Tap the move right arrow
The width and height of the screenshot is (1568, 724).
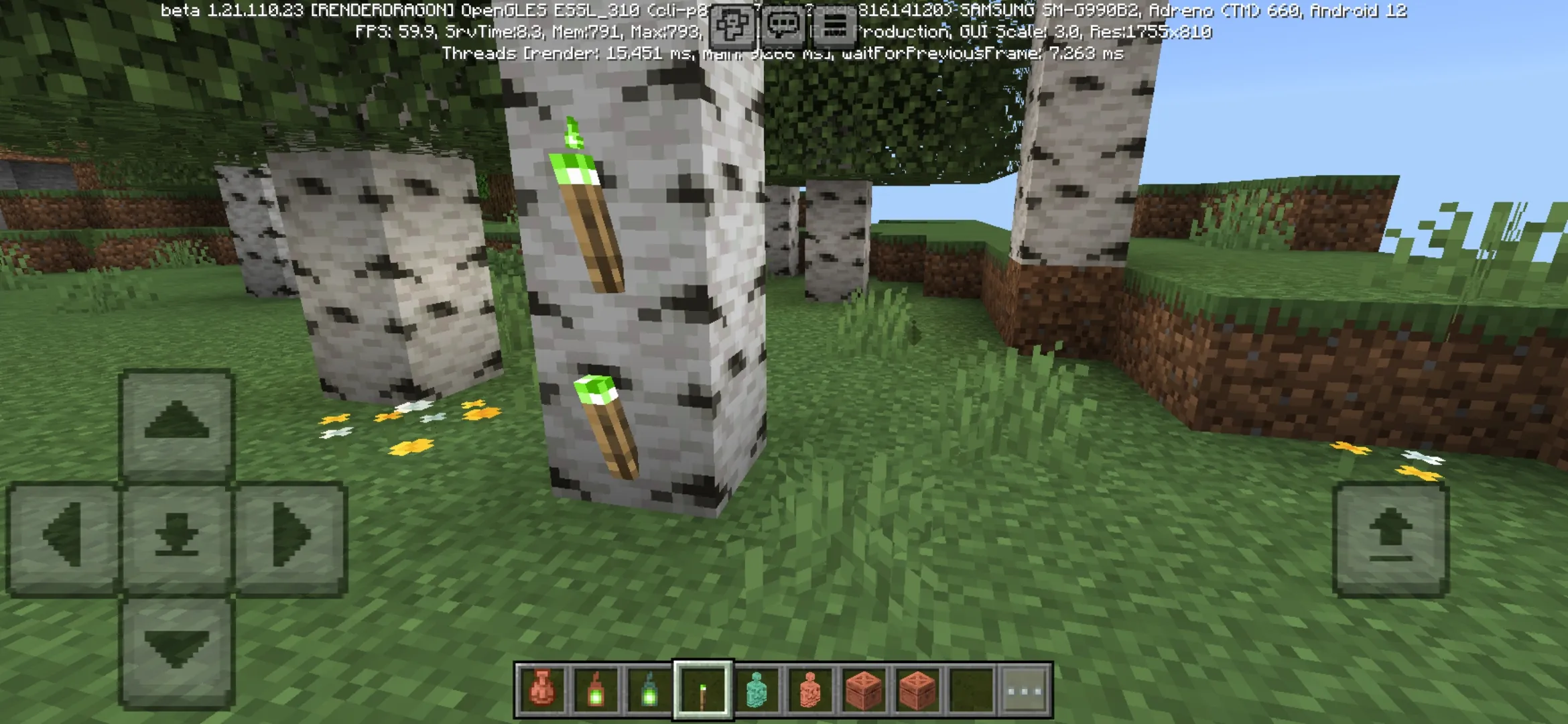pyautogui.click(x=291, y=536)
